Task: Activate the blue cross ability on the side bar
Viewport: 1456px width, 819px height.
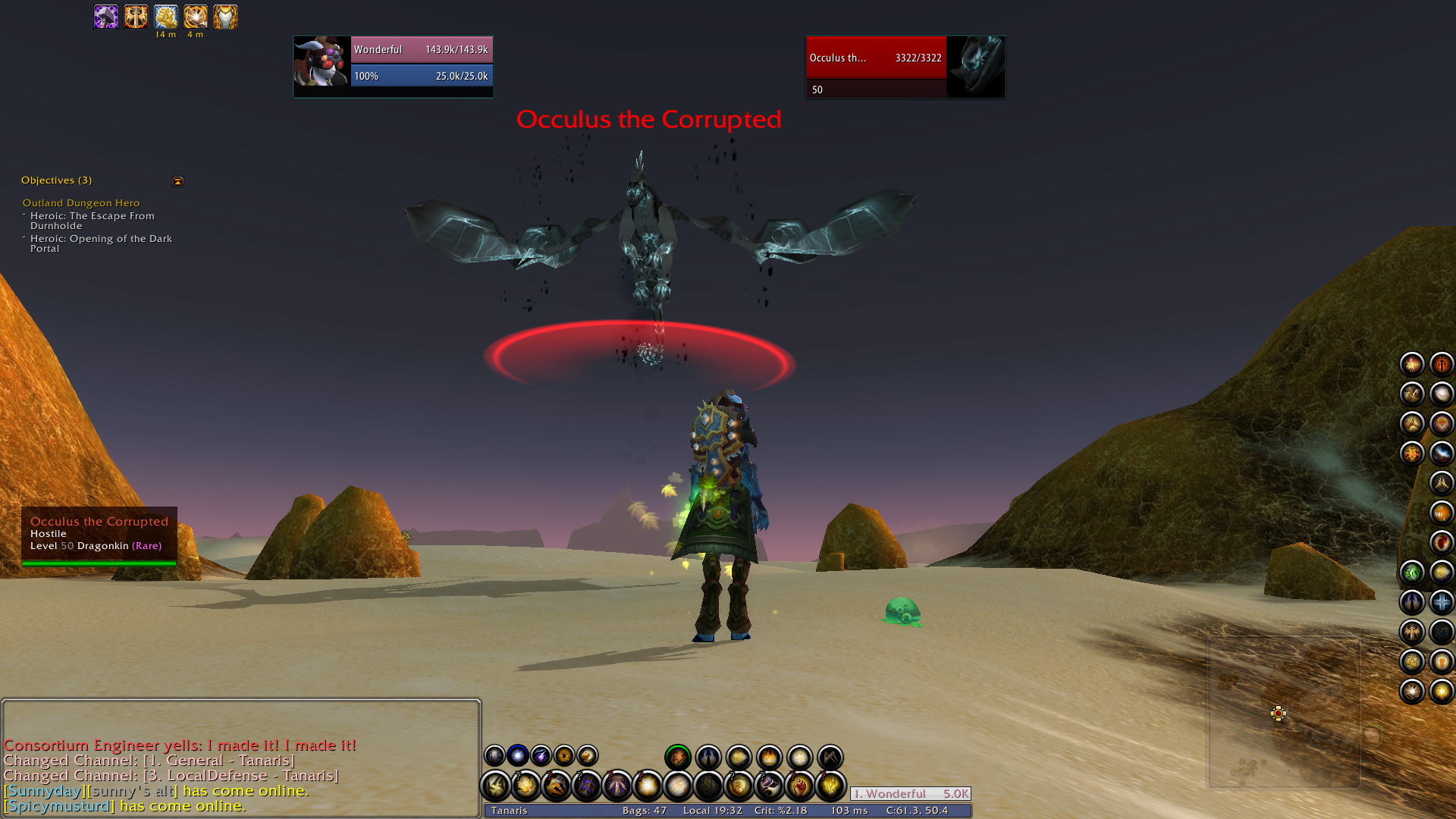Action: 1441,603
